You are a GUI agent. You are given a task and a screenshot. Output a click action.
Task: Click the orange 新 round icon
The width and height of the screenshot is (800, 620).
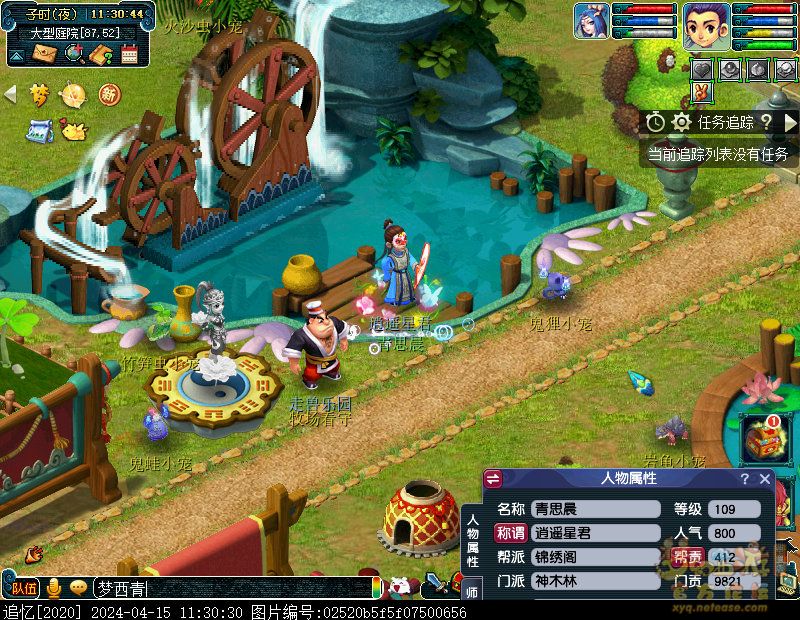(x=109, y=95)
